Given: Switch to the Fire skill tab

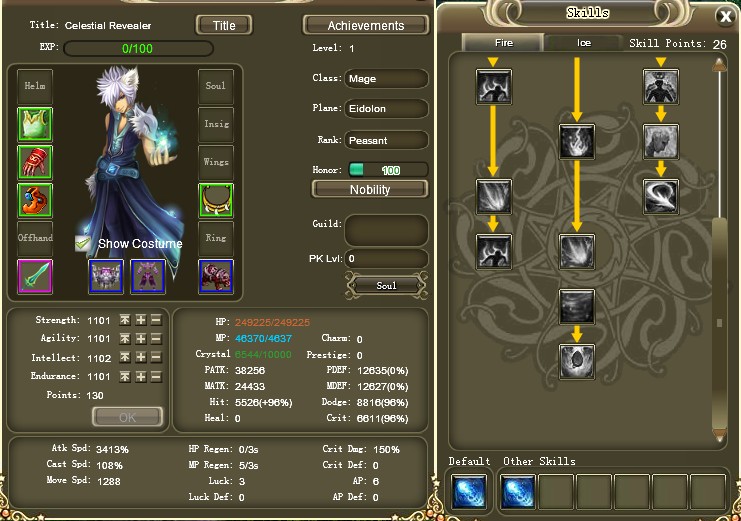Looking at the screenshot, I should click(503, 43).
